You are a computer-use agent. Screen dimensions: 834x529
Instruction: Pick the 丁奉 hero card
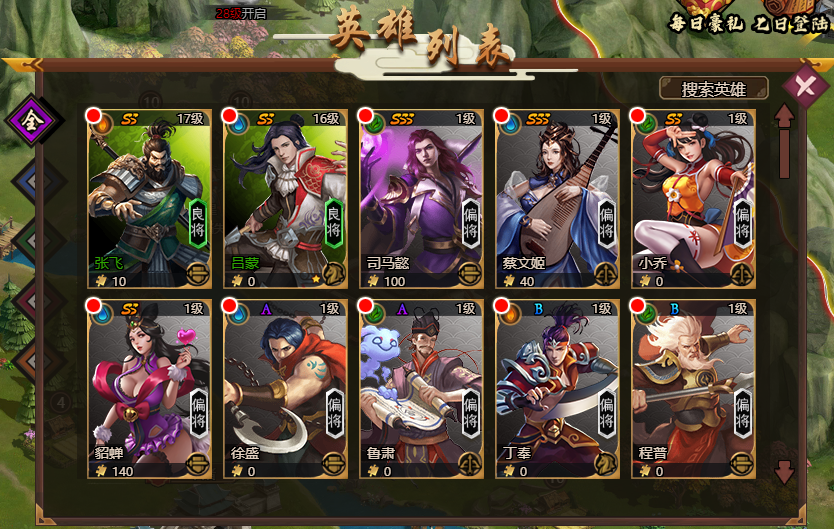click(x=557, y=388)
